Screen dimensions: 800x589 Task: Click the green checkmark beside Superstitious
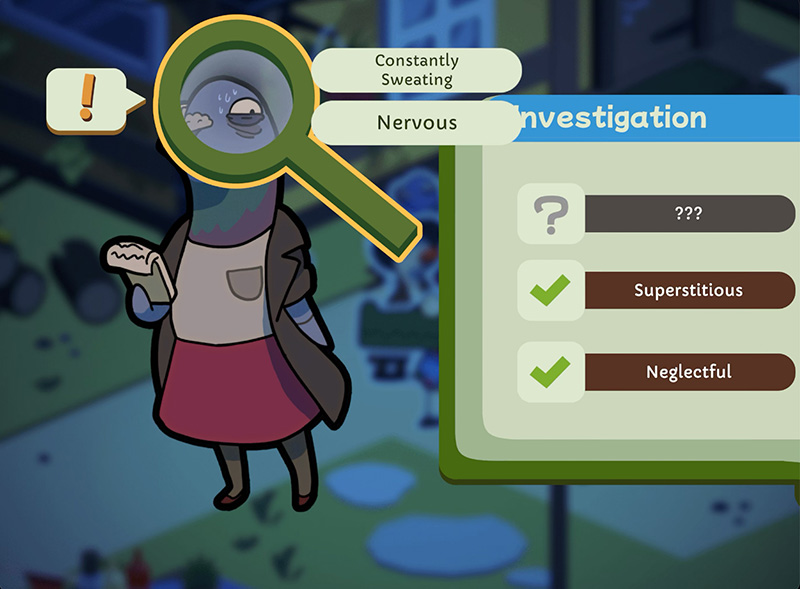pyautogui.click(x=549, y=291)
